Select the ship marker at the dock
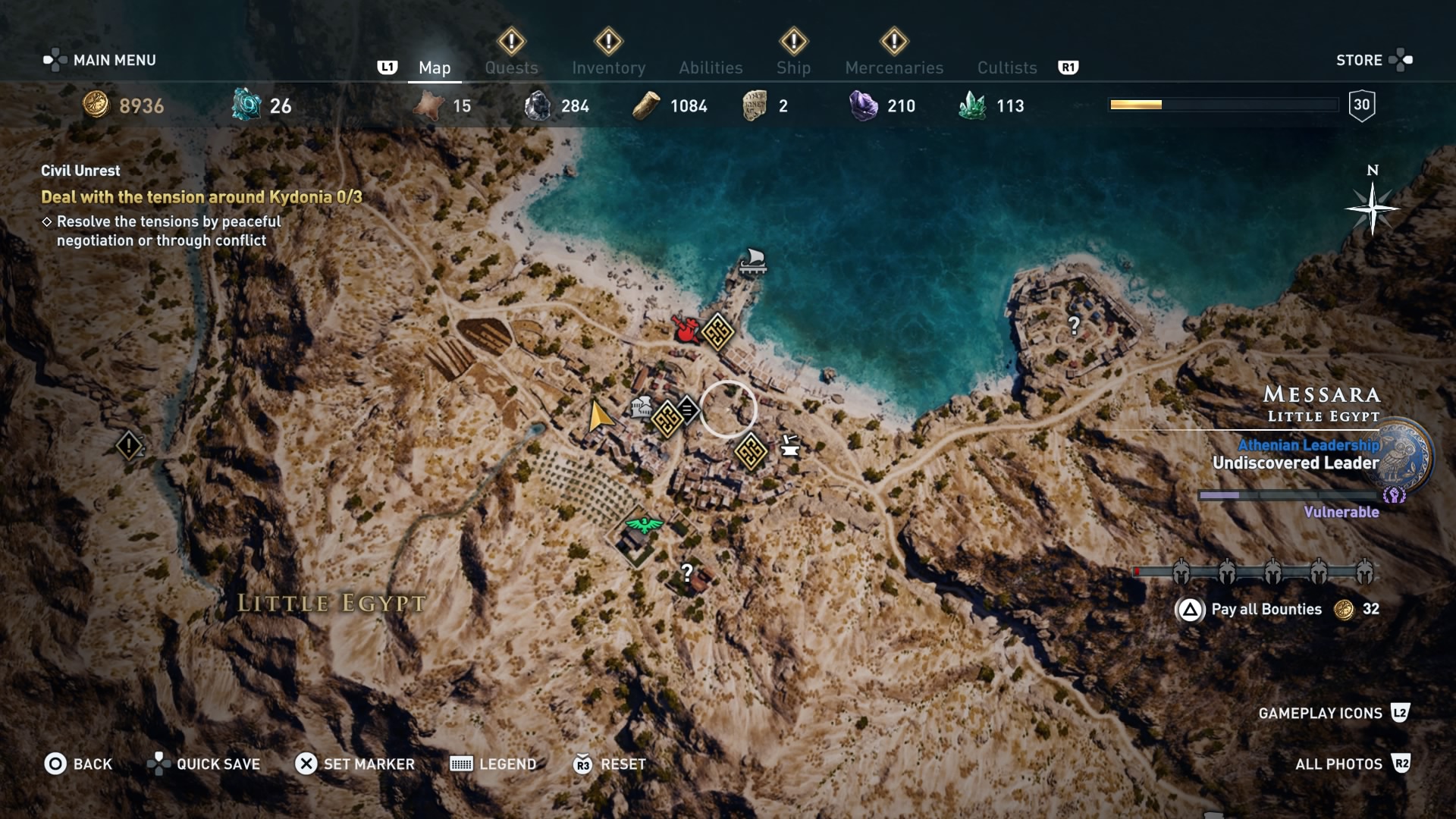Viewport: 1456px width, 819px height. (752, 262)
